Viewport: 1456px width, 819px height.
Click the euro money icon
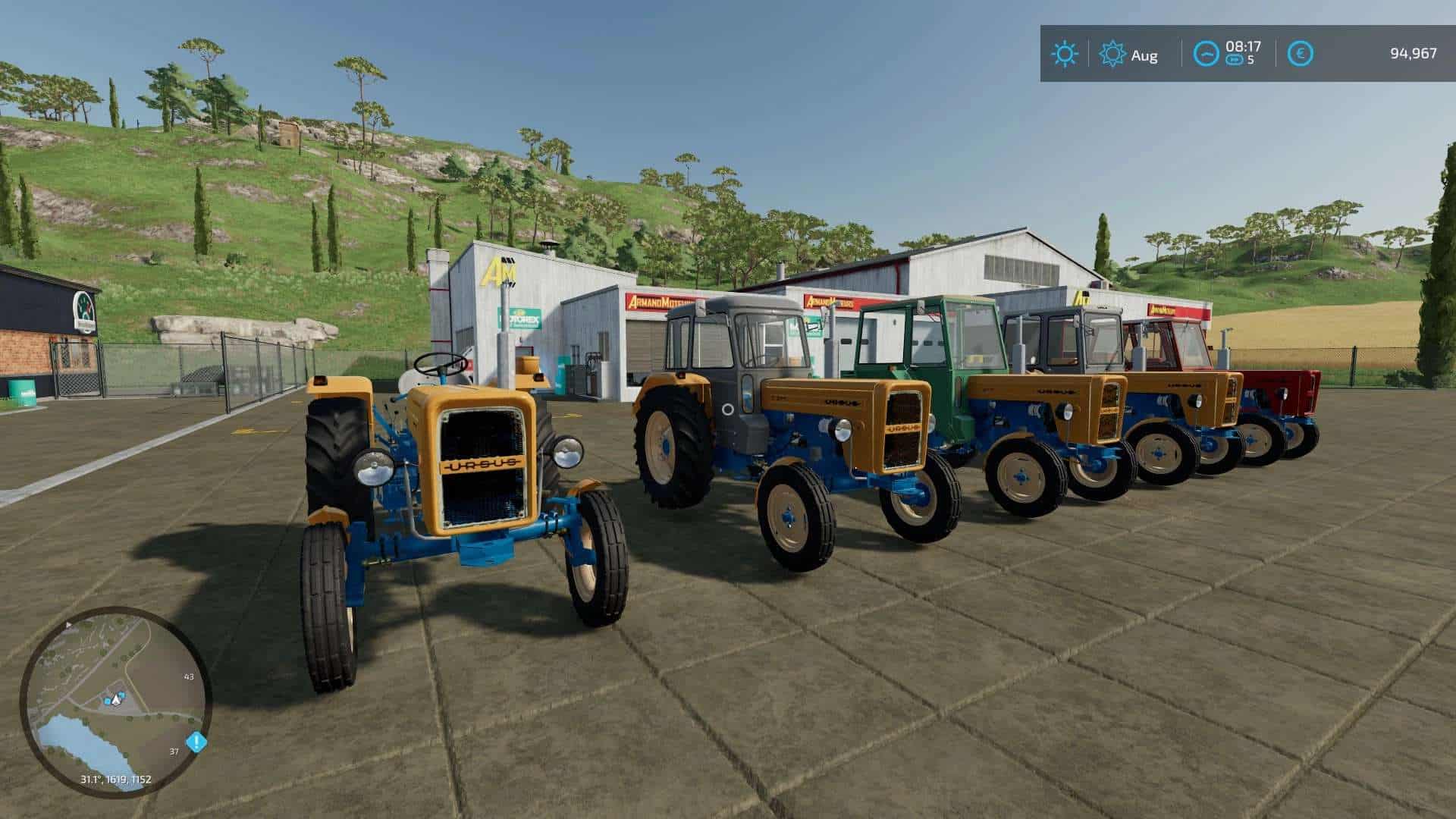point(1301,54)
